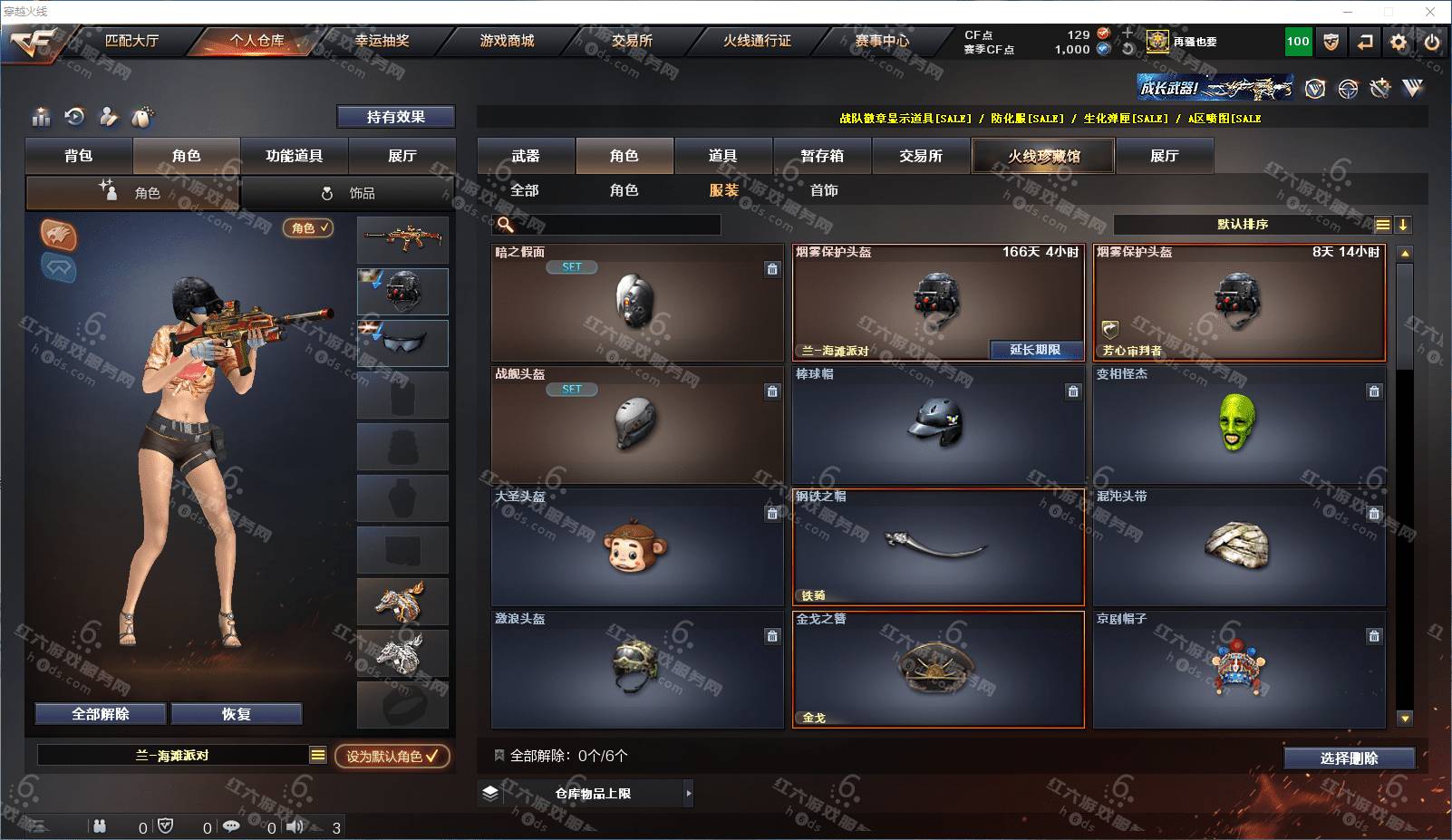1452x840 pixels.
Task: Close the game window
Action: (1430, 12)
